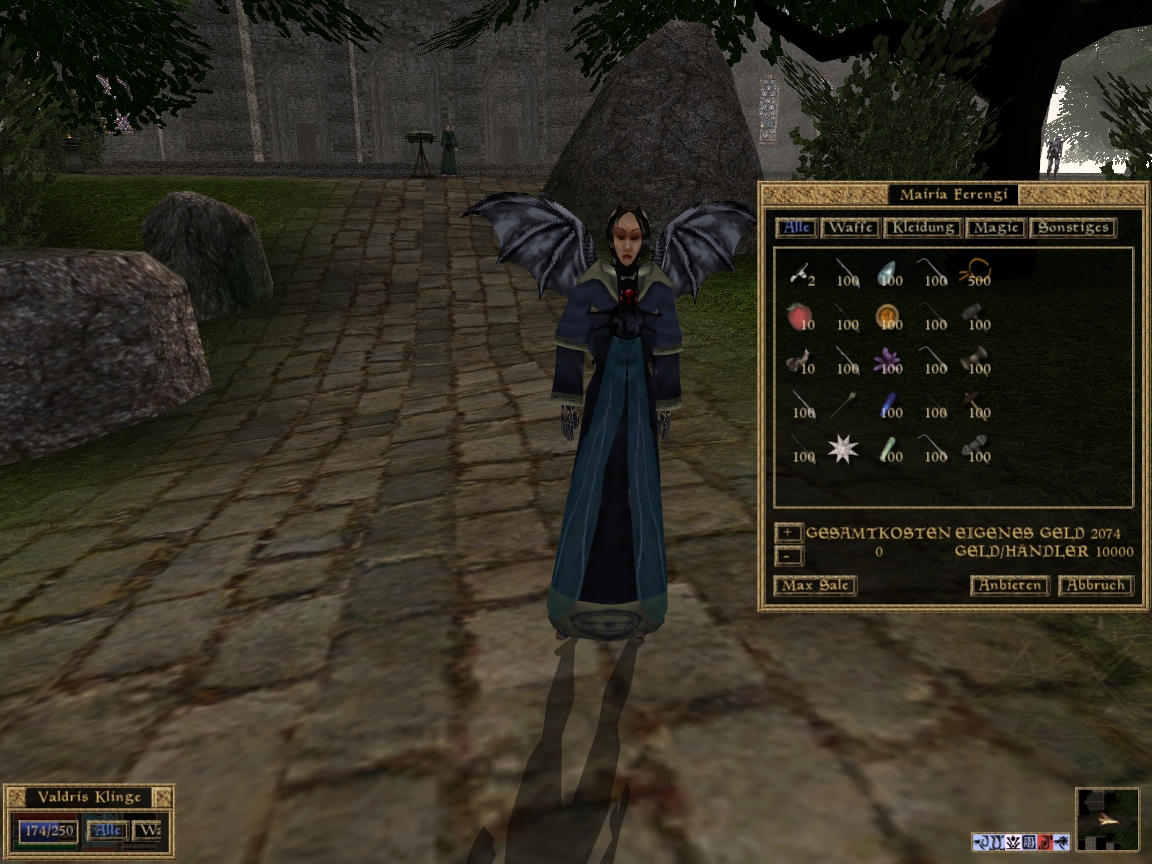
Task: Show all items with the merchant's Alle tab
Action: coord(797,228)
